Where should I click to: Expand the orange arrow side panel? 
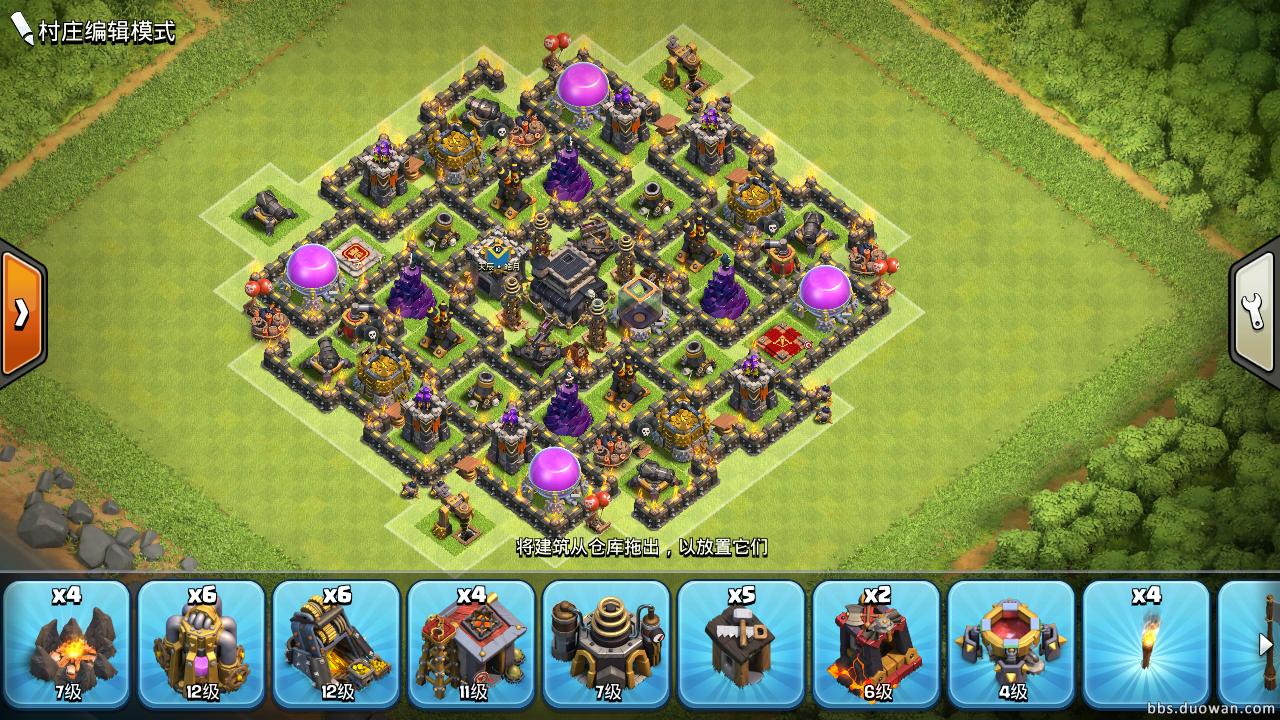click(x=20, y=313)
